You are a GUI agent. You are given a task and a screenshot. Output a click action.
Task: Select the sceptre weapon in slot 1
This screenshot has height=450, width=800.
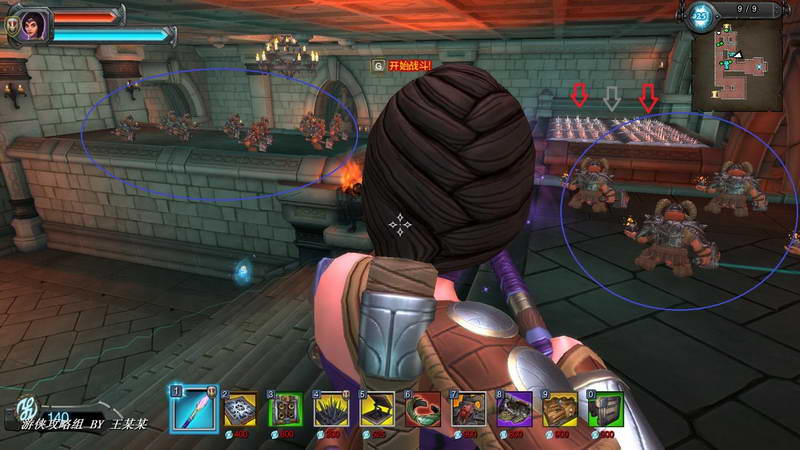coord(193,409)
